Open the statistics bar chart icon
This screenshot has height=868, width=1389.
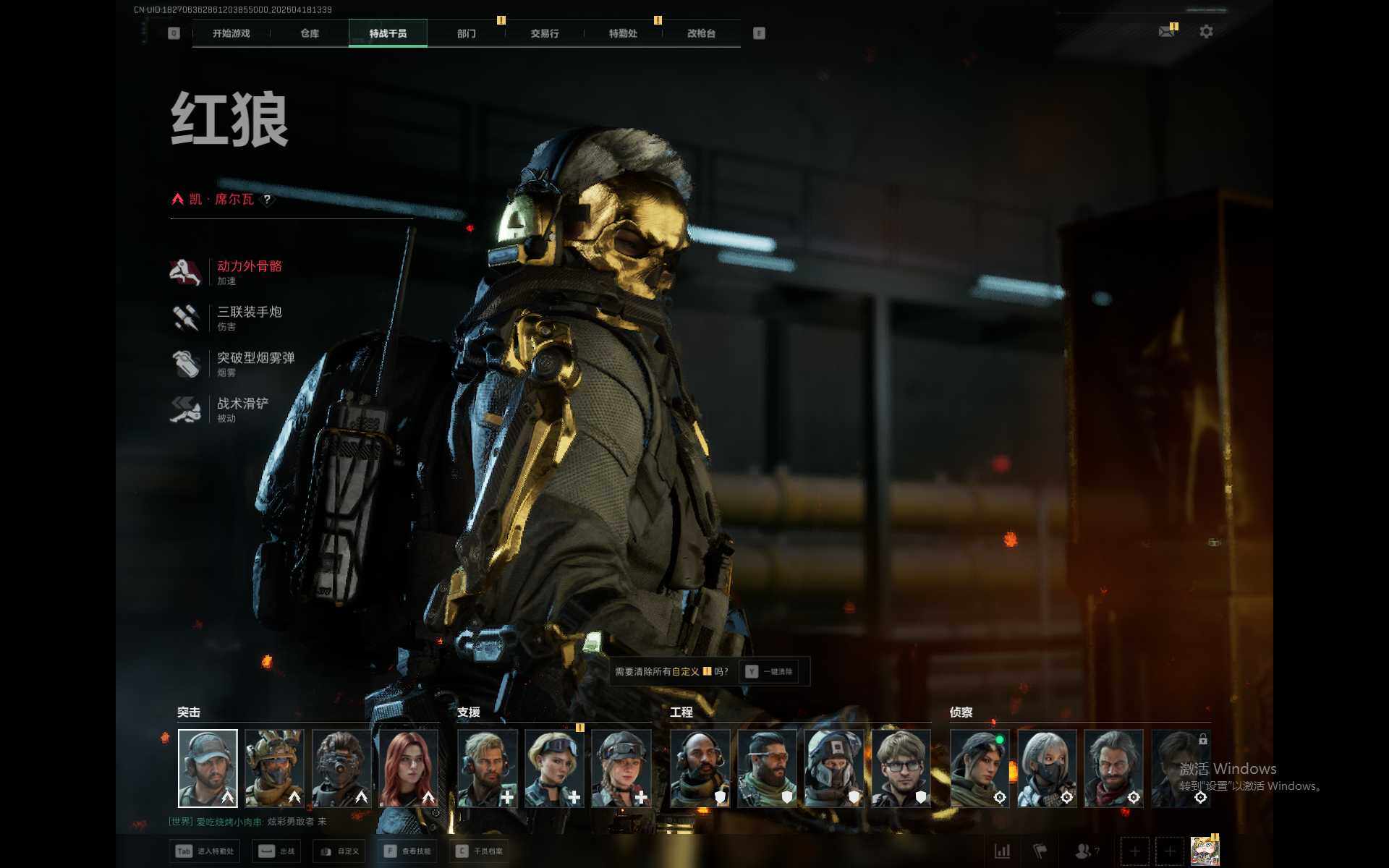coord(1002,851)
